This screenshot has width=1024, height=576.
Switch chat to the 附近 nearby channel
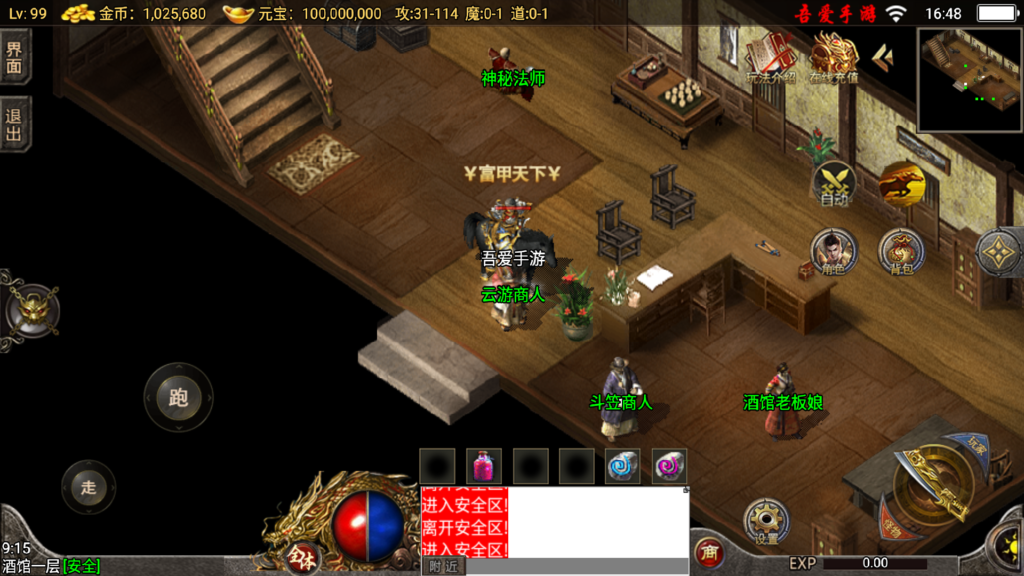coord(443,567)
